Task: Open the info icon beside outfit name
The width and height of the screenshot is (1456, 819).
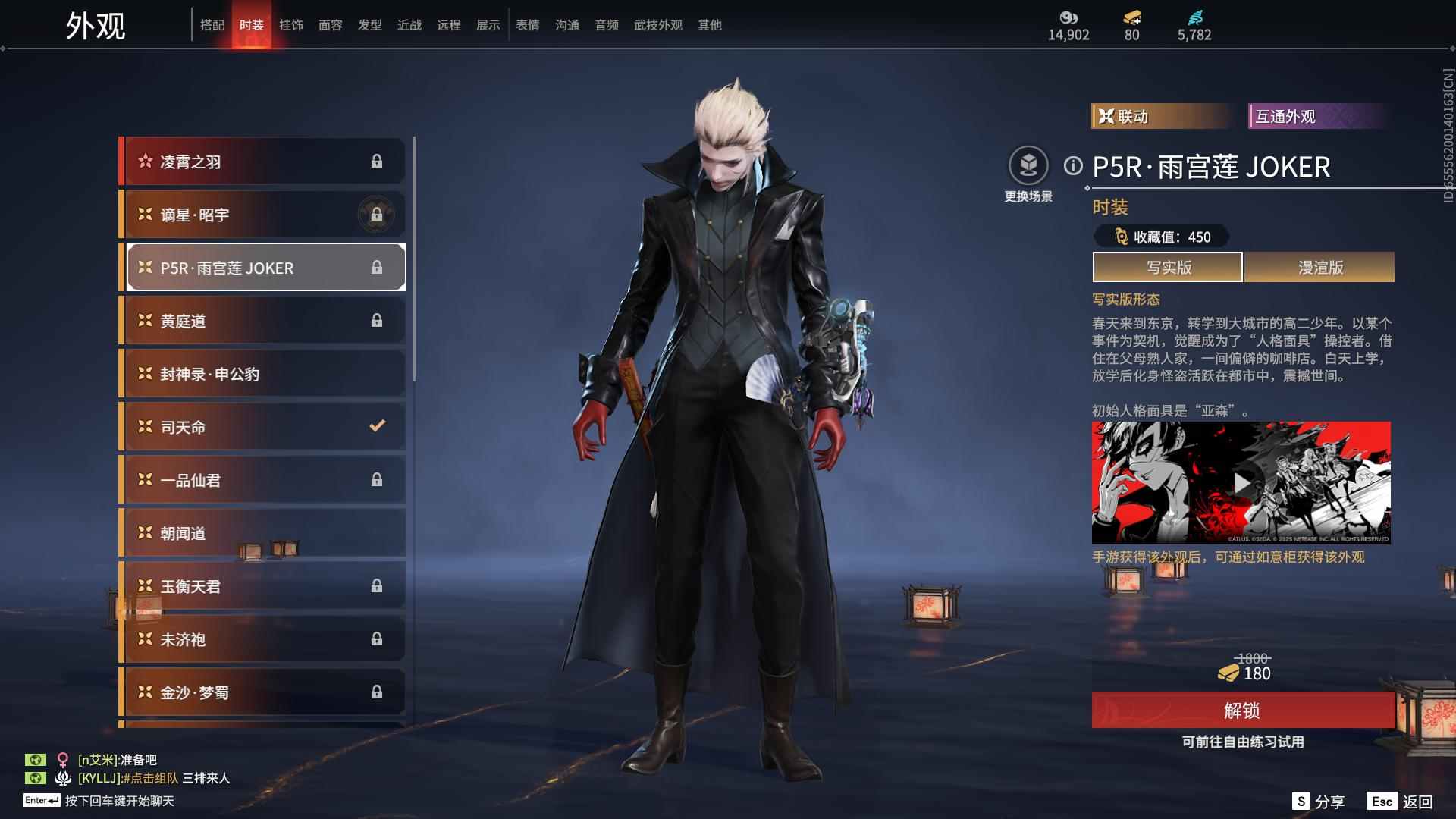Action: click(x=1073, y=166)
